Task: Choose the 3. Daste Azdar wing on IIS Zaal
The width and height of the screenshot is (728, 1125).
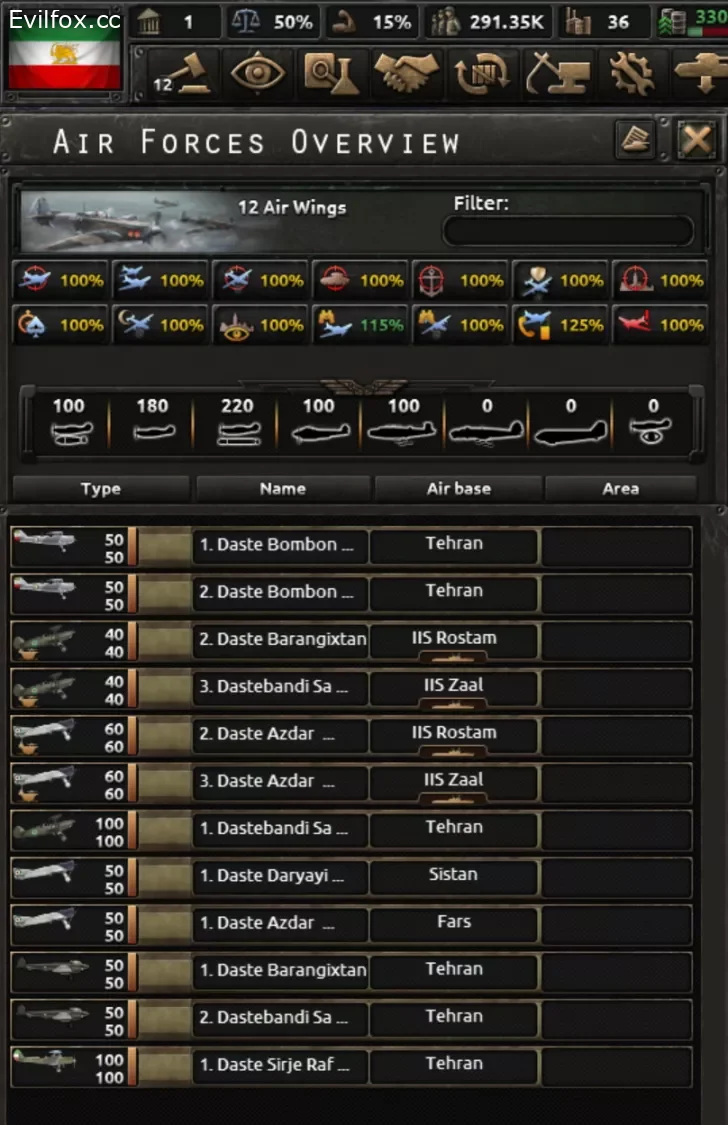Action: [x=280, y=782]
